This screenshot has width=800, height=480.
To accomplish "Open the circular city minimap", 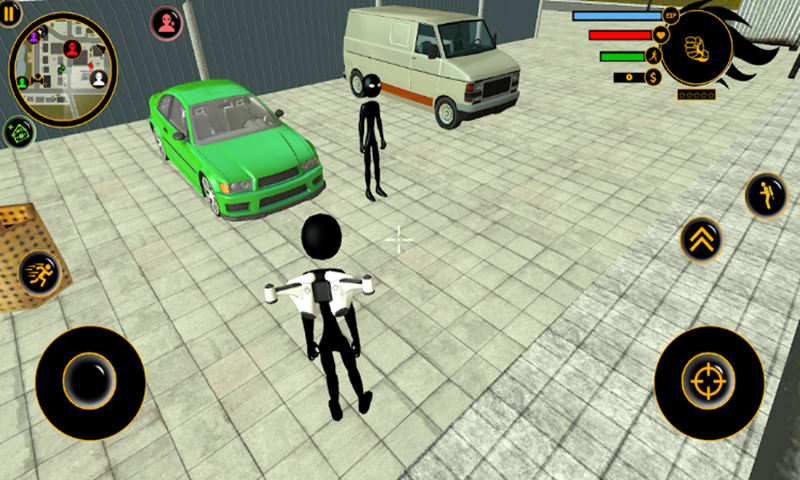I will [x=62, y=69].
